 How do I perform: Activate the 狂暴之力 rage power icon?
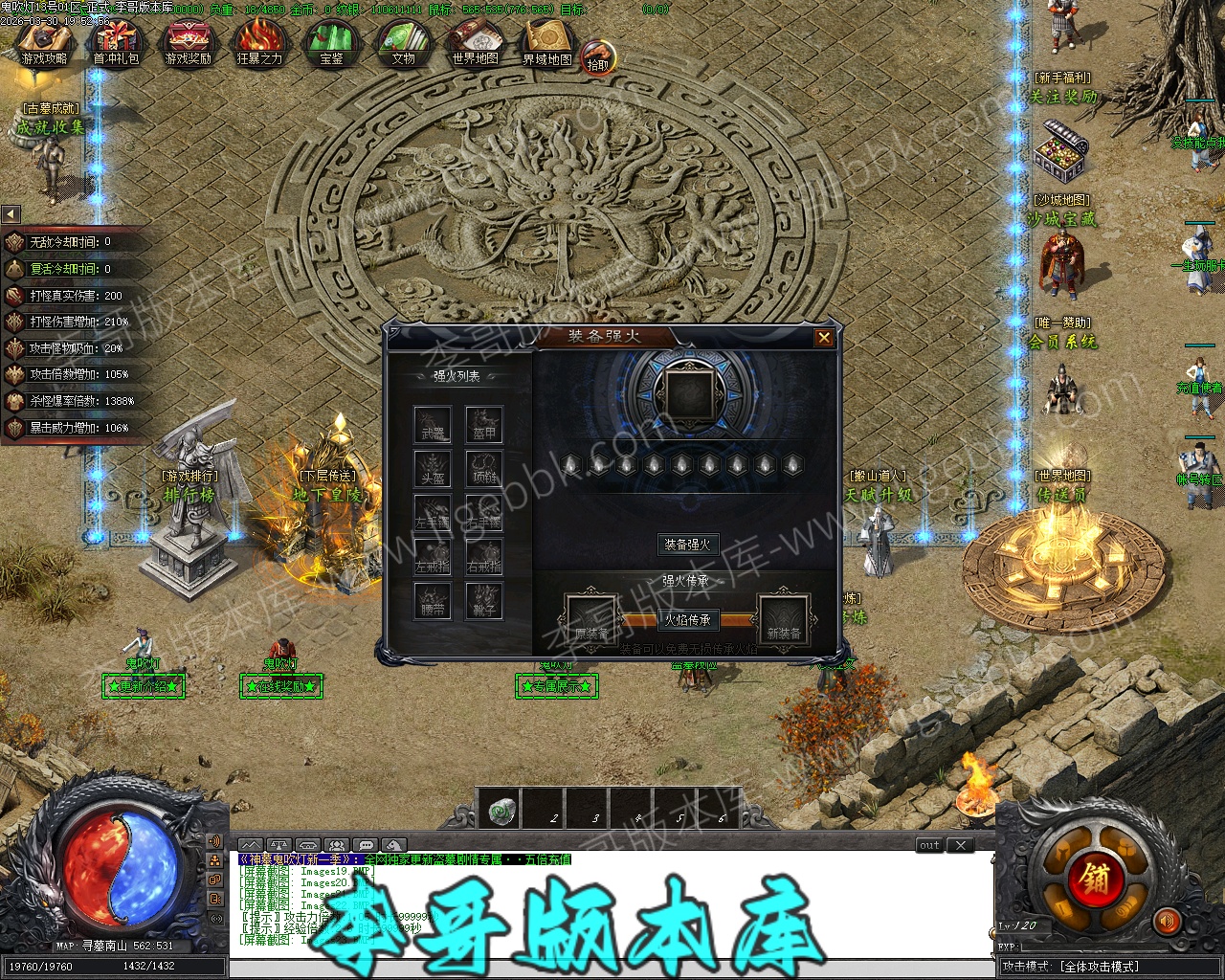259,45
